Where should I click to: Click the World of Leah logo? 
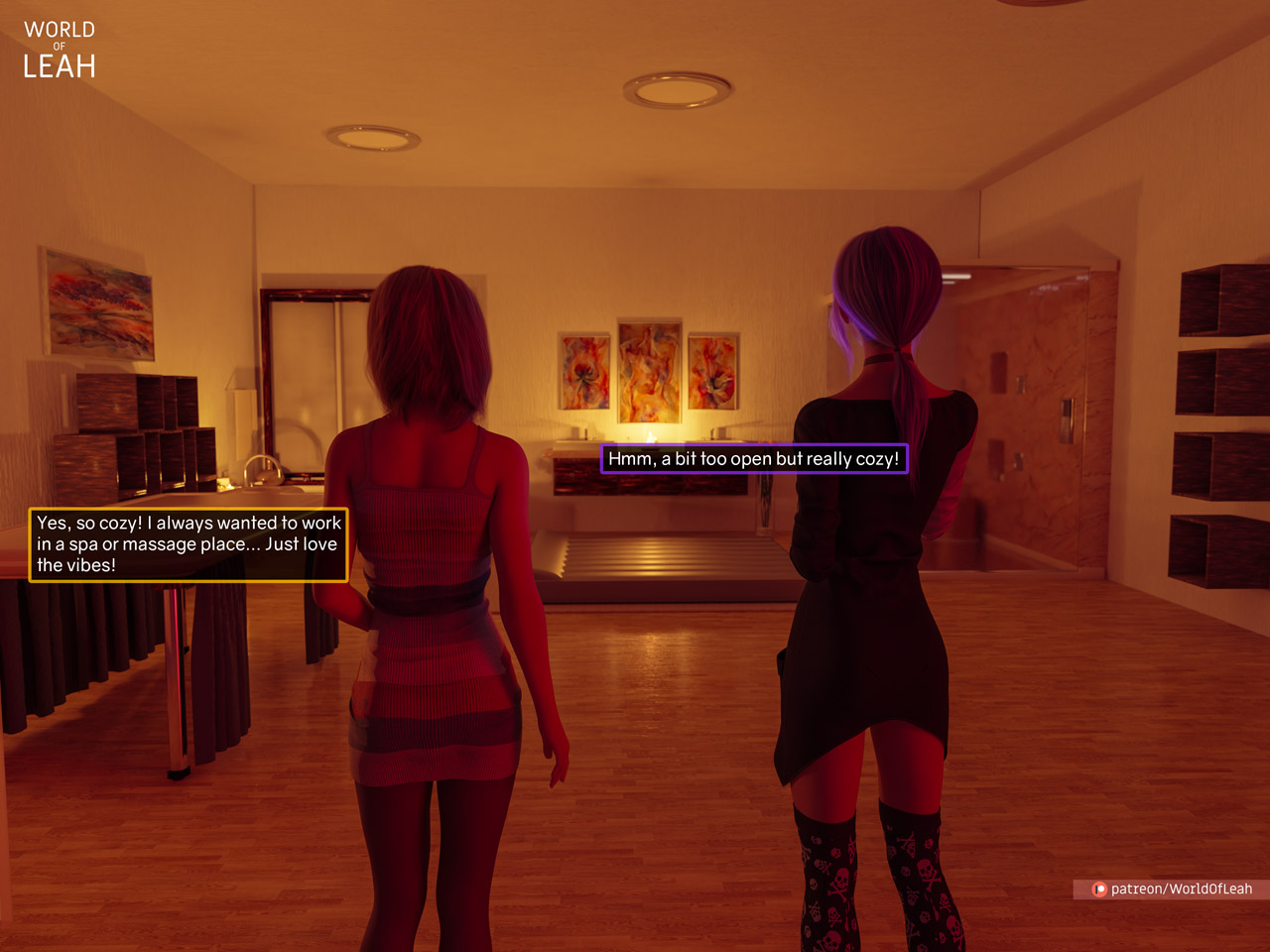60,51
